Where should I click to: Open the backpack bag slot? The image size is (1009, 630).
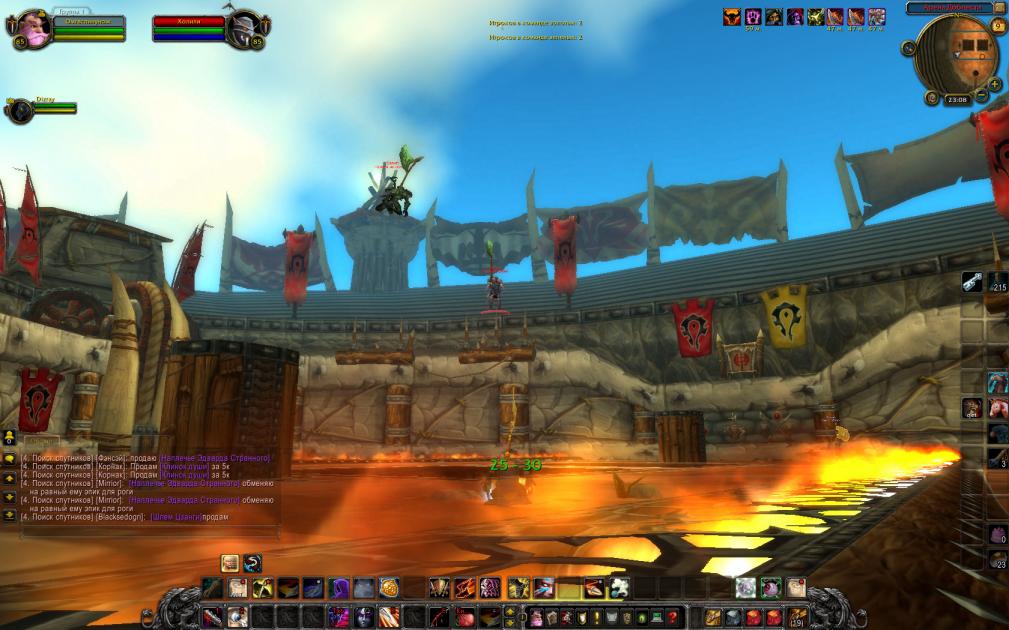(797, 617)
